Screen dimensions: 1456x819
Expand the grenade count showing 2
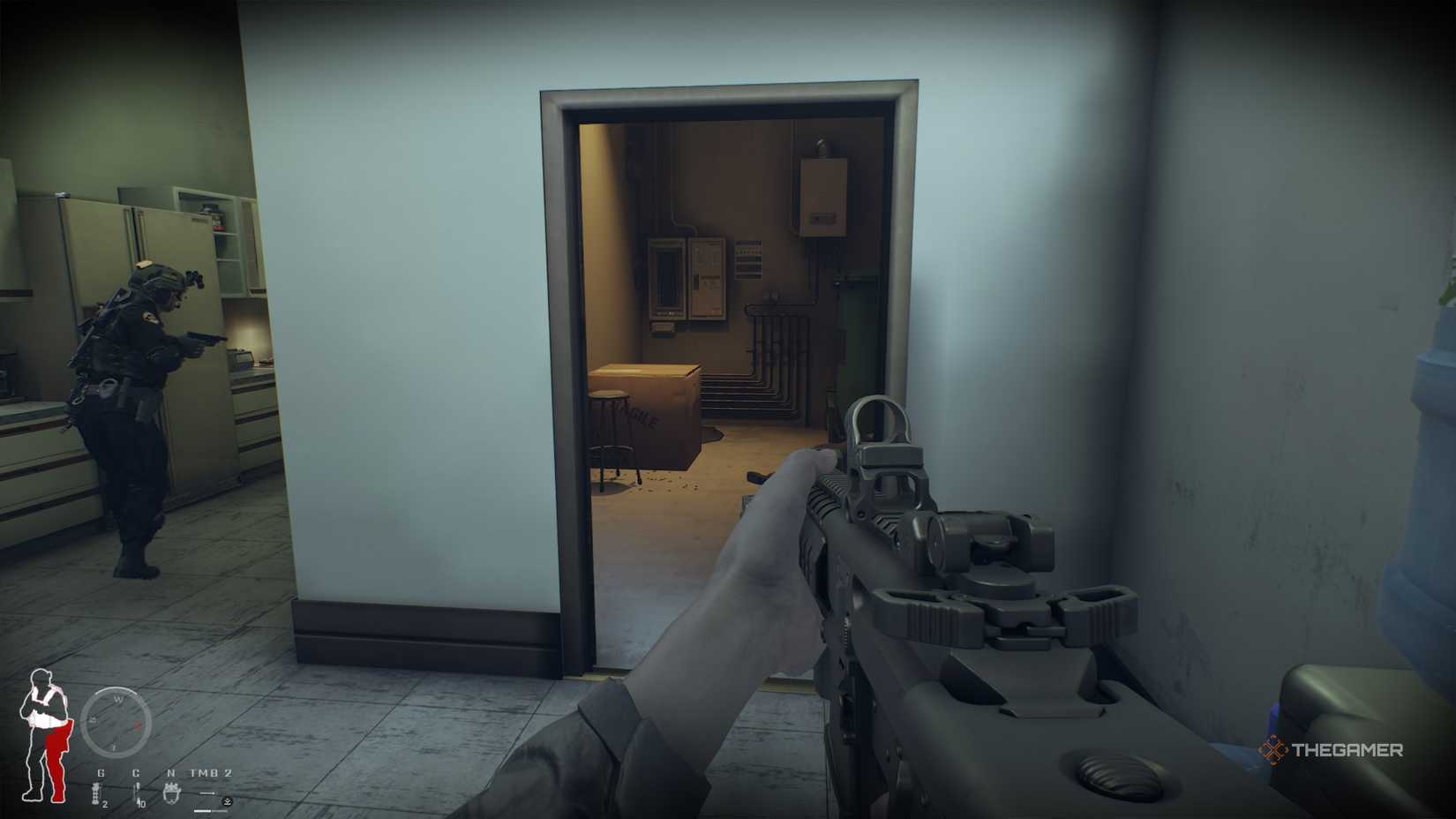(105, 805)
